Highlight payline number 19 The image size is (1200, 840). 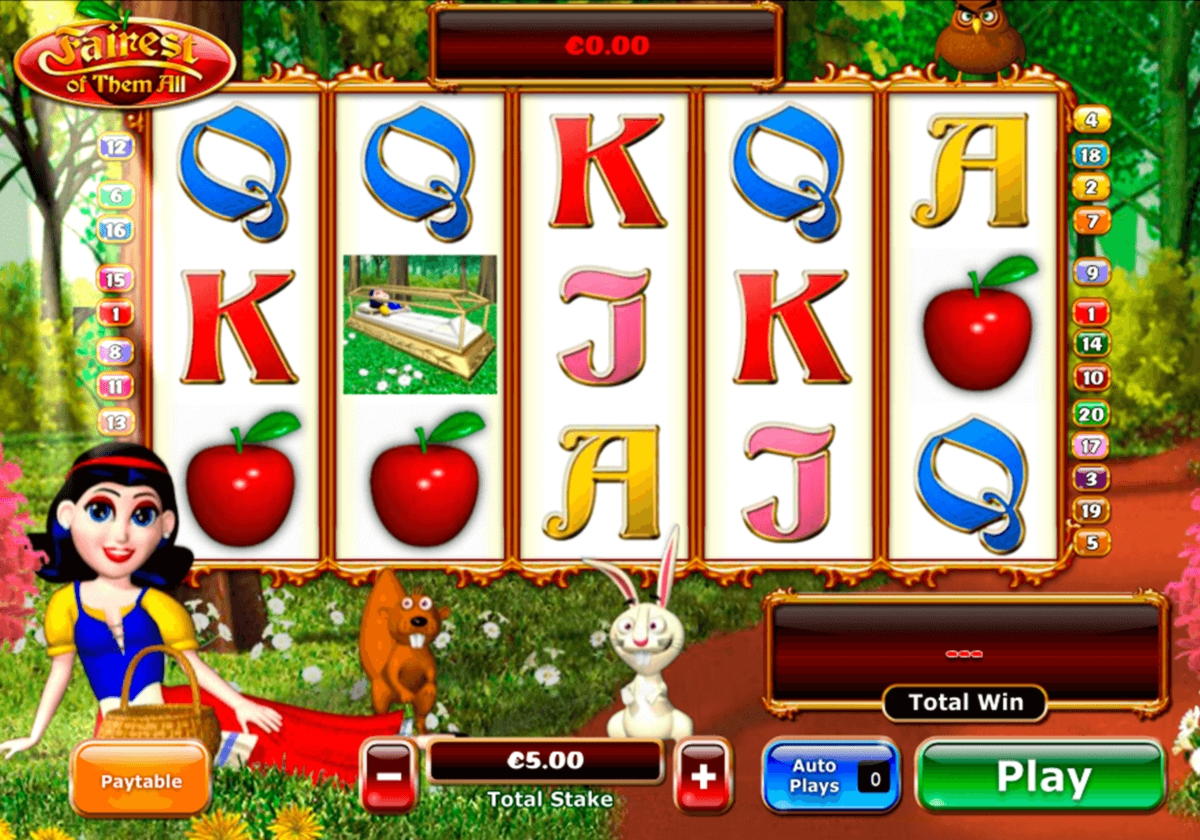tap(1092, 510)
